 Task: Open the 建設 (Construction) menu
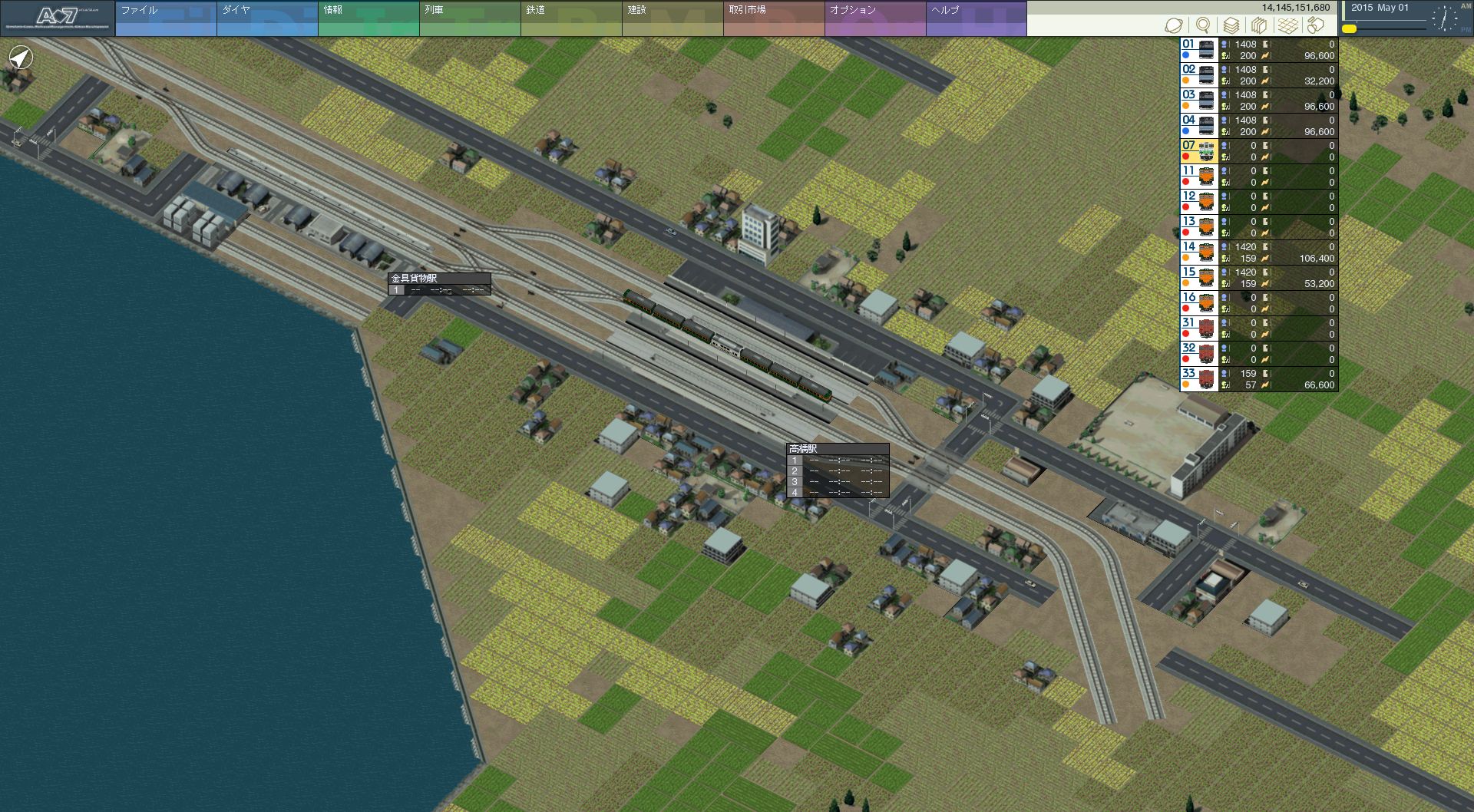coord(672,18)
